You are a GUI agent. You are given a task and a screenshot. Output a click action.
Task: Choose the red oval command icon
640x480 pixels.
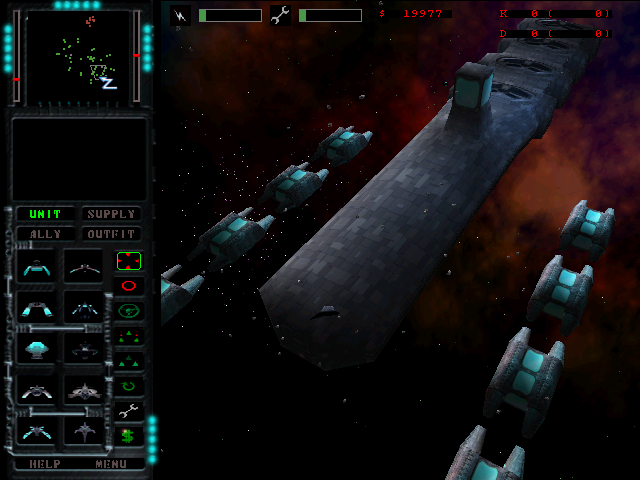[129, 286]
